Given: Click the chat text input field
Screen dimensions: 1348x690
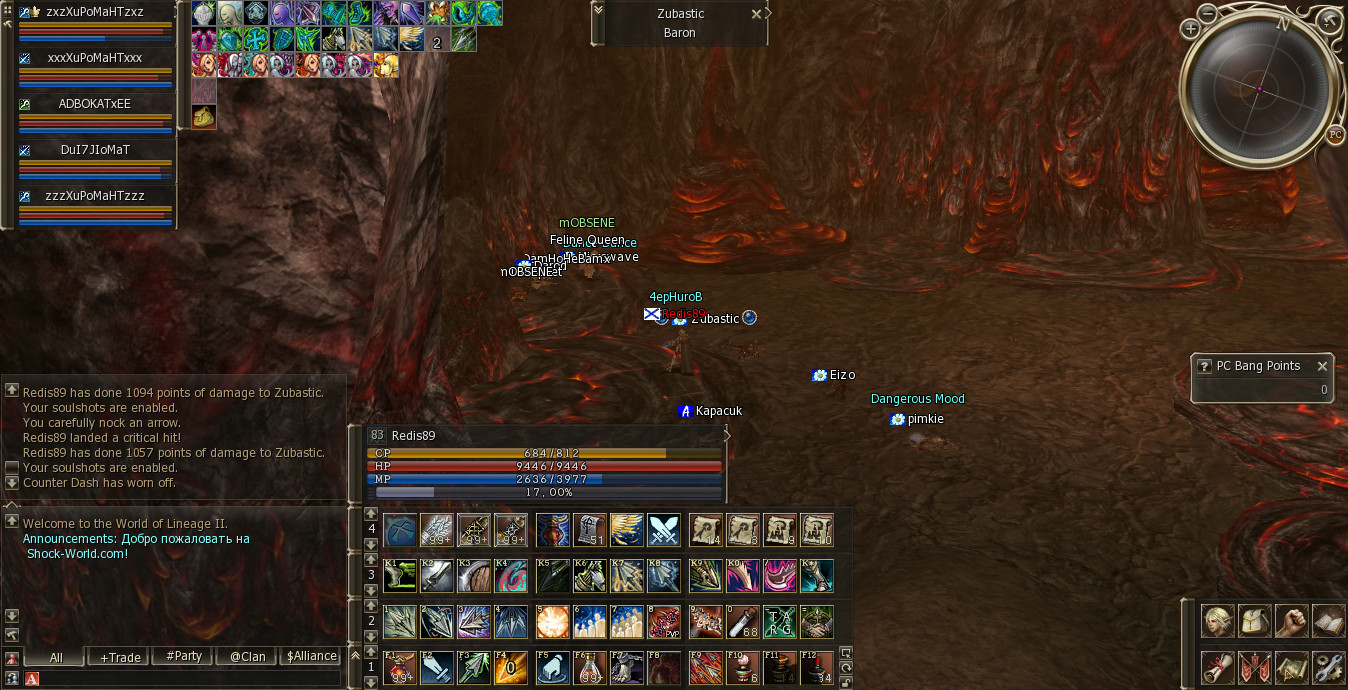Looking at the screenshot, I should (x=190, y=679).
